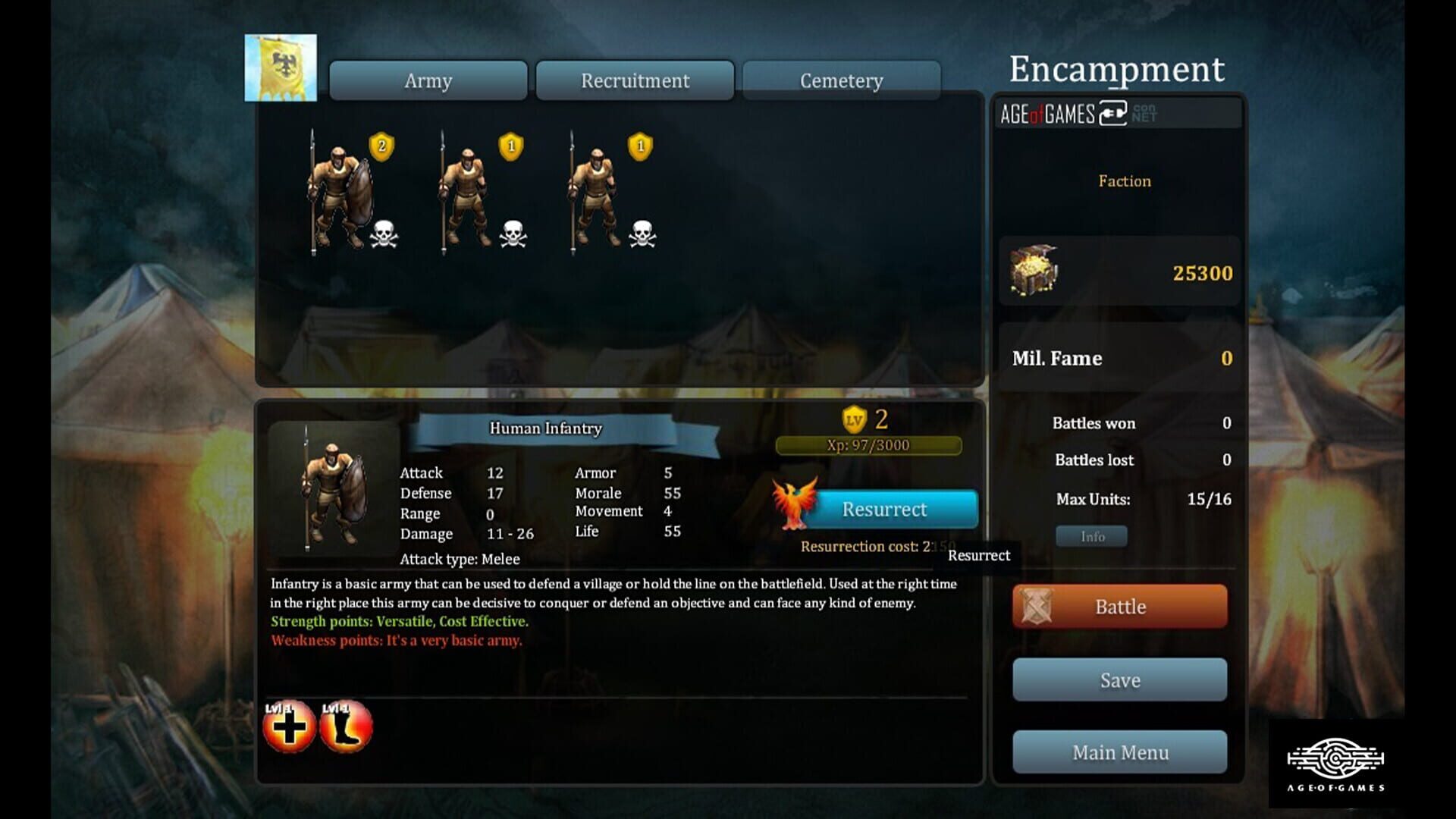Open Info below Max Units

point(1092,536)
